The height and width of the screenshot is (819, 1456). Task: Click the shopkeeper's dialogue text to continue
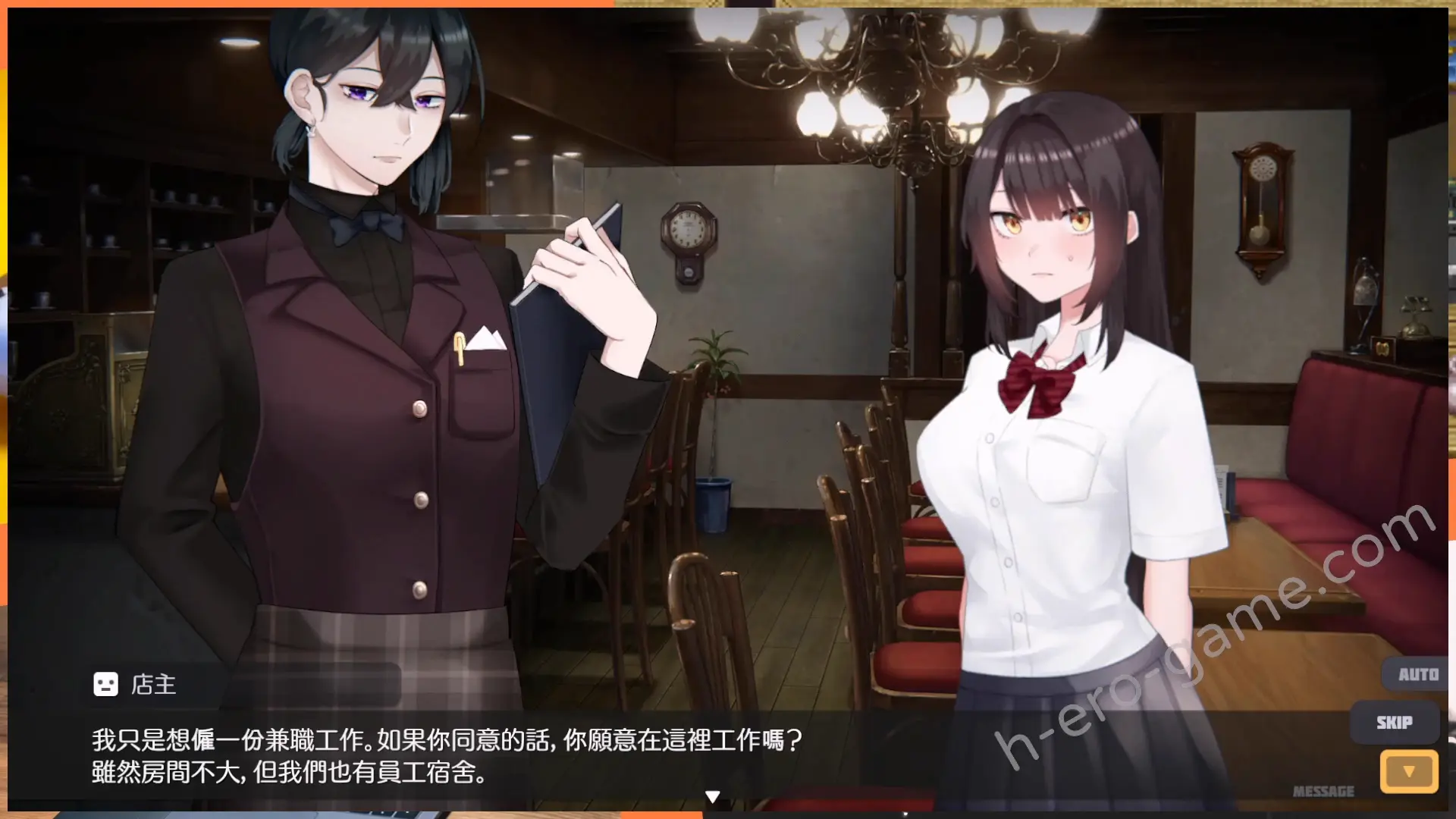447,755
